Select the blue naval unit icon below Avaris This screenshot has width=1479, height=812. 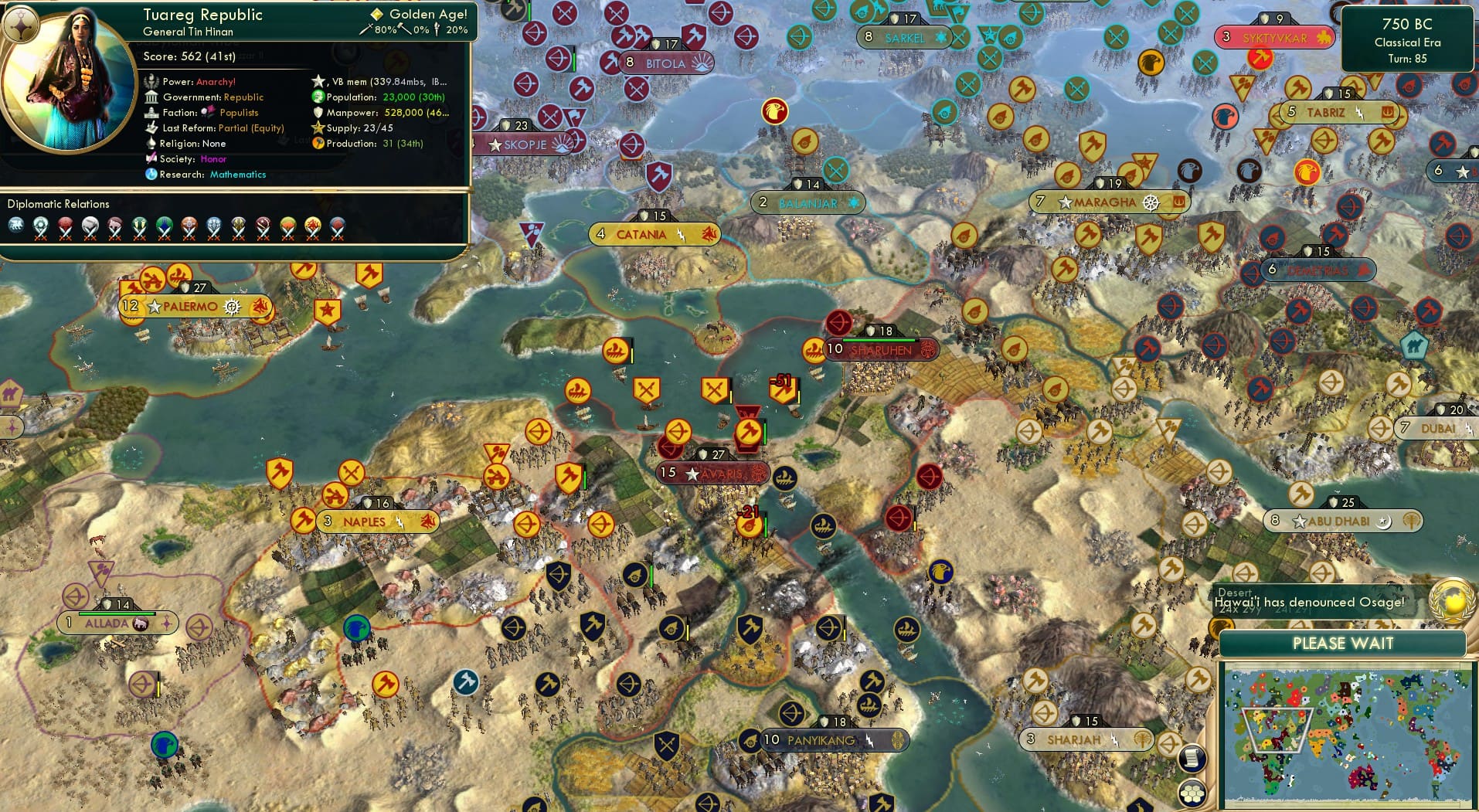tap(786, 478)
